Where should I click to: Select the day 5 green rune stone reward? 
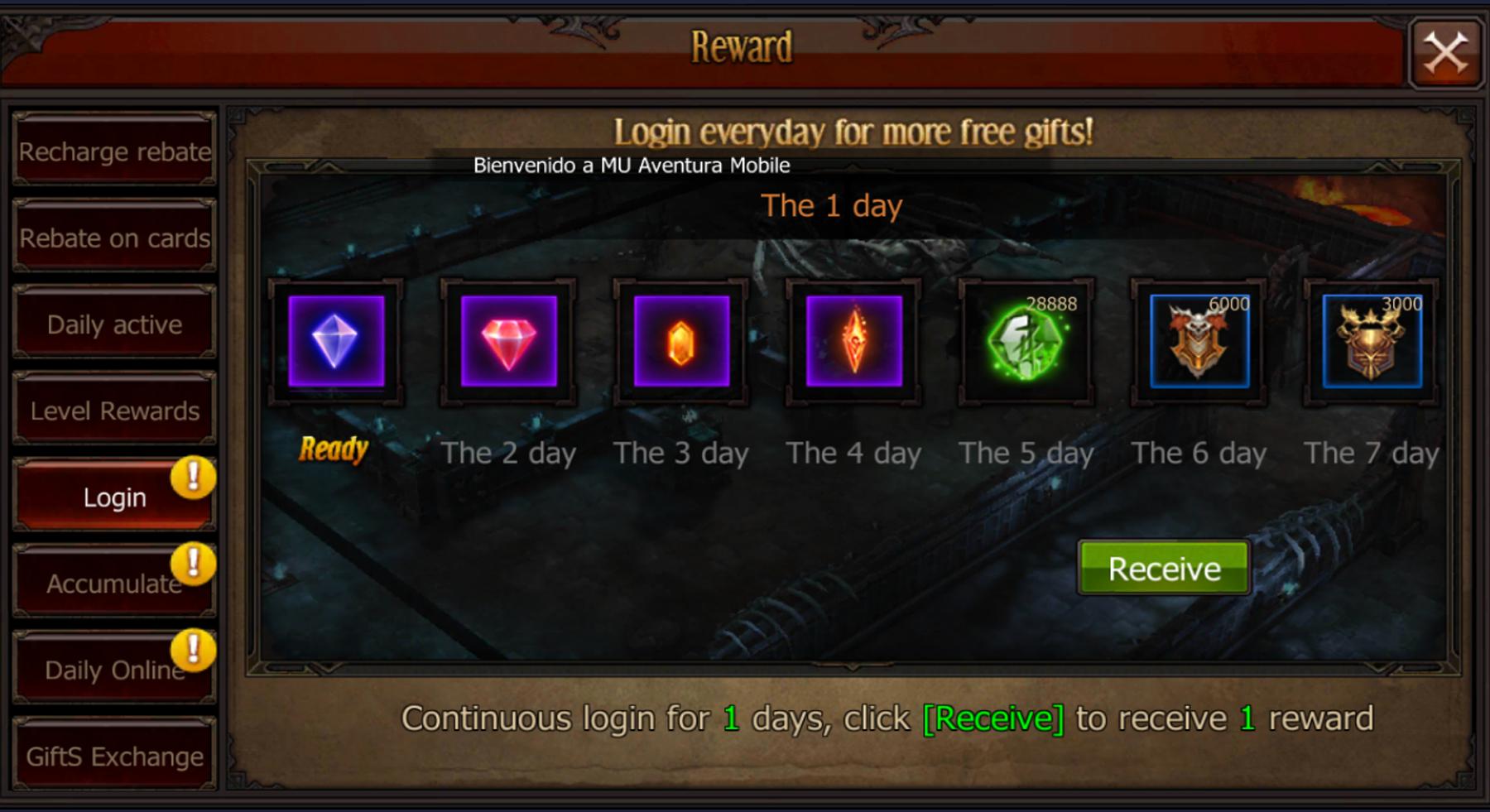pos(1026,343)
